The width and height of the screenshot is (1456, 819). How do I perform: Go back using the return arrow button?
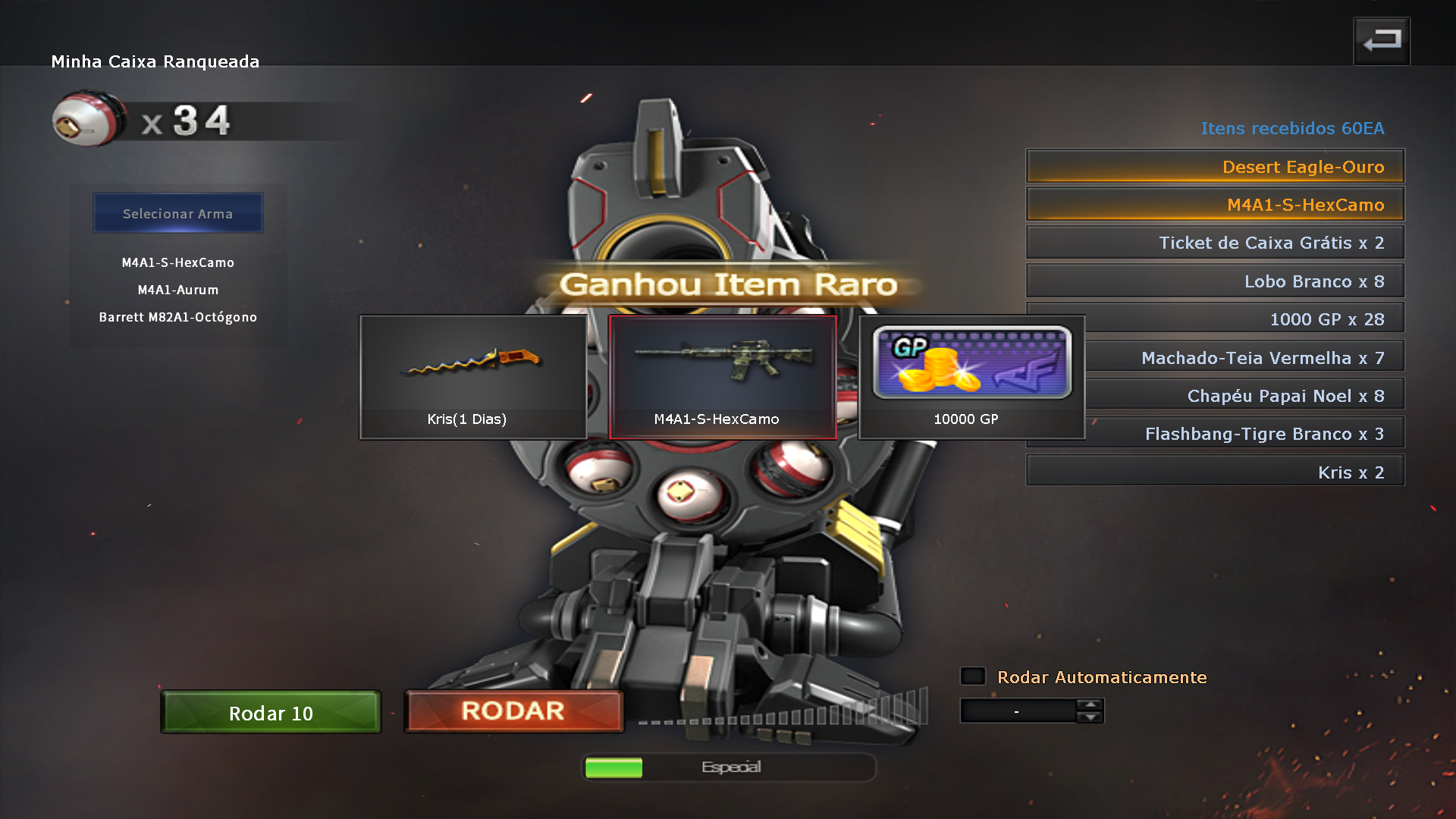coord(1382,41)
